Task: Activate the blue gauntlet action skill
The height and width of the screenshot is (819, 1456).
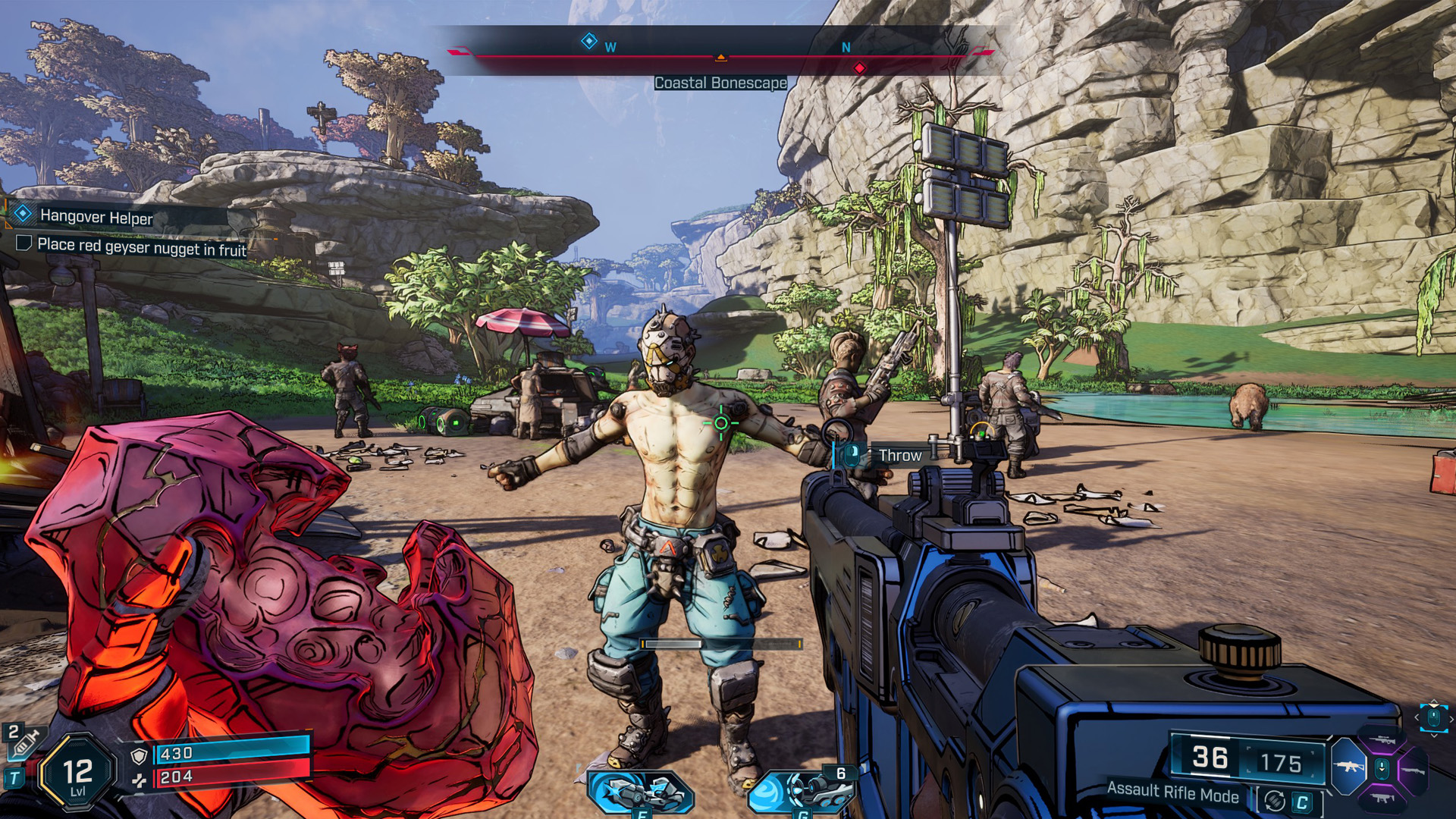Action: 641,792
